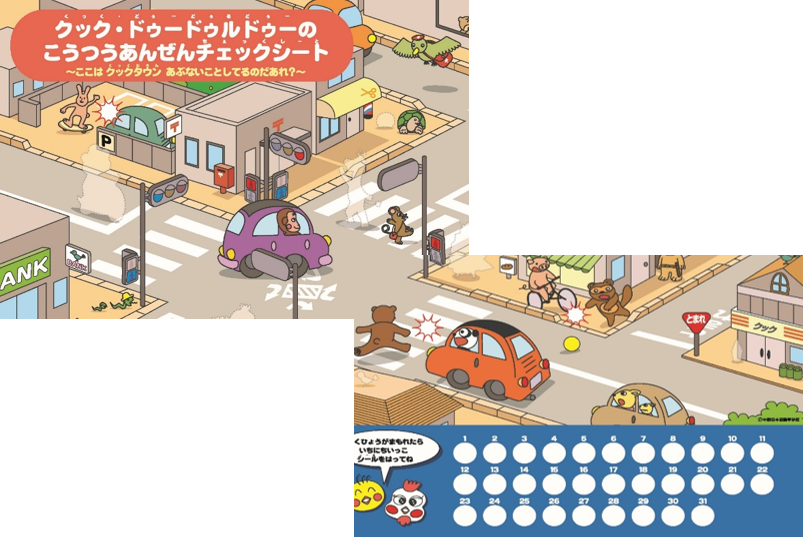The width and height of the screenshot is (803, 537).
Task: Click the circle numbered 17
Action: (613, 485)
